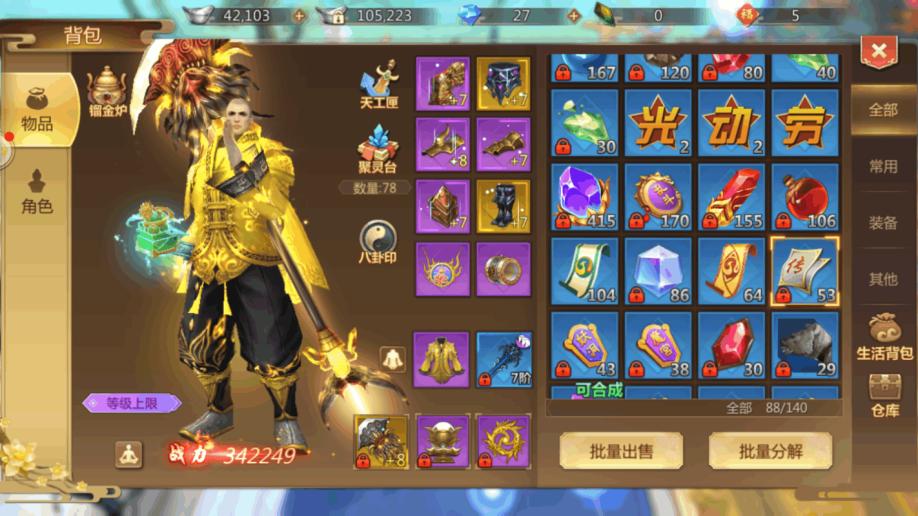The image size is (918, 516).
Task: Select the purple crystal stack of 415
Action: 584,196
